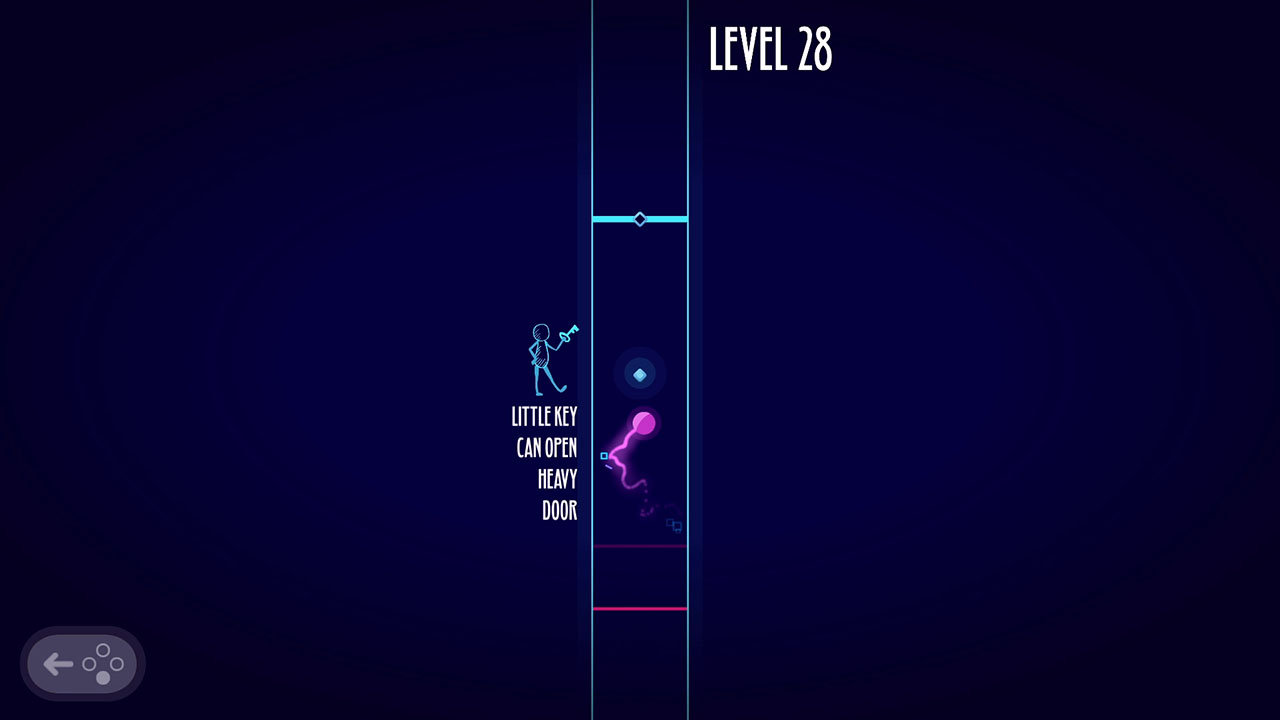Click the faint upper pink line

(x=639, y=545)
